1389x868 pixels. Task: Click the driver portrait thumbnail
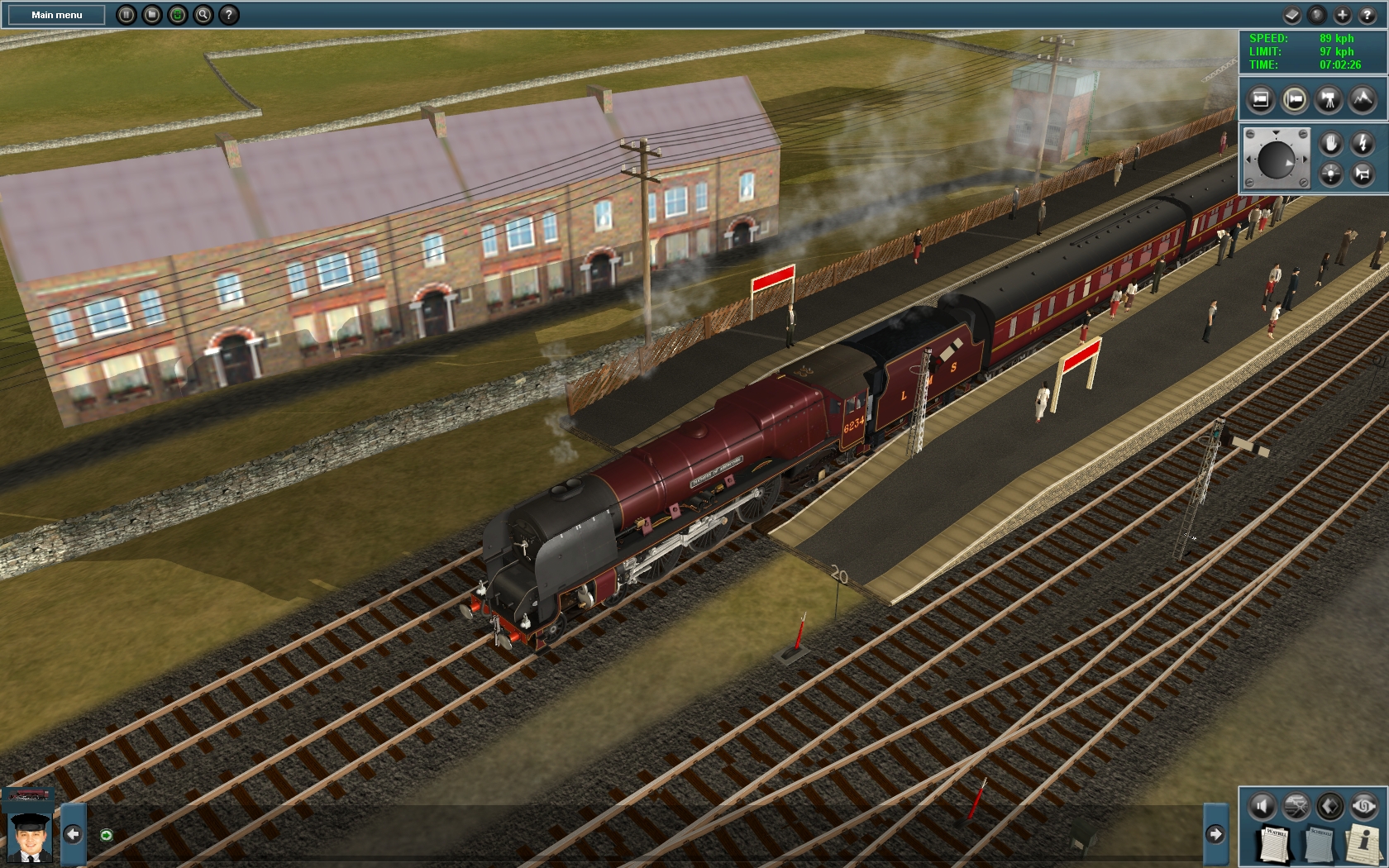(29, 837)
